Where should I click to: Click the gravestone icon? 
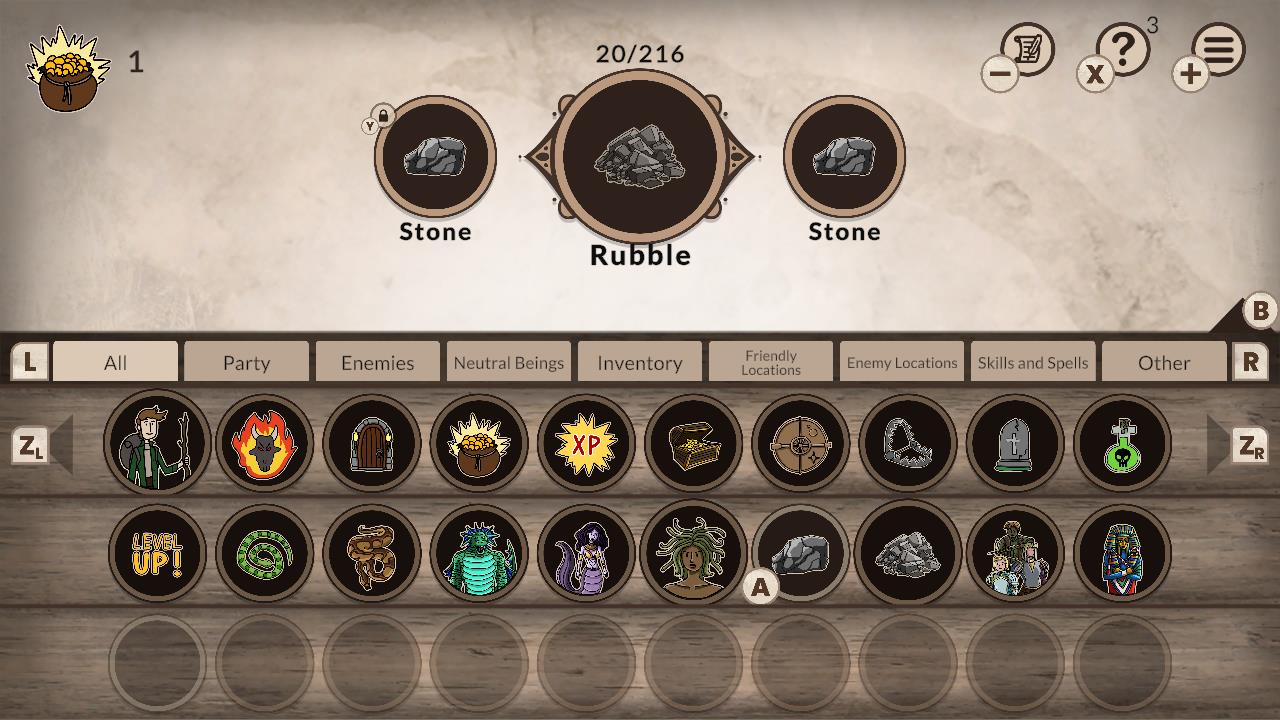tap(1016, 444)
